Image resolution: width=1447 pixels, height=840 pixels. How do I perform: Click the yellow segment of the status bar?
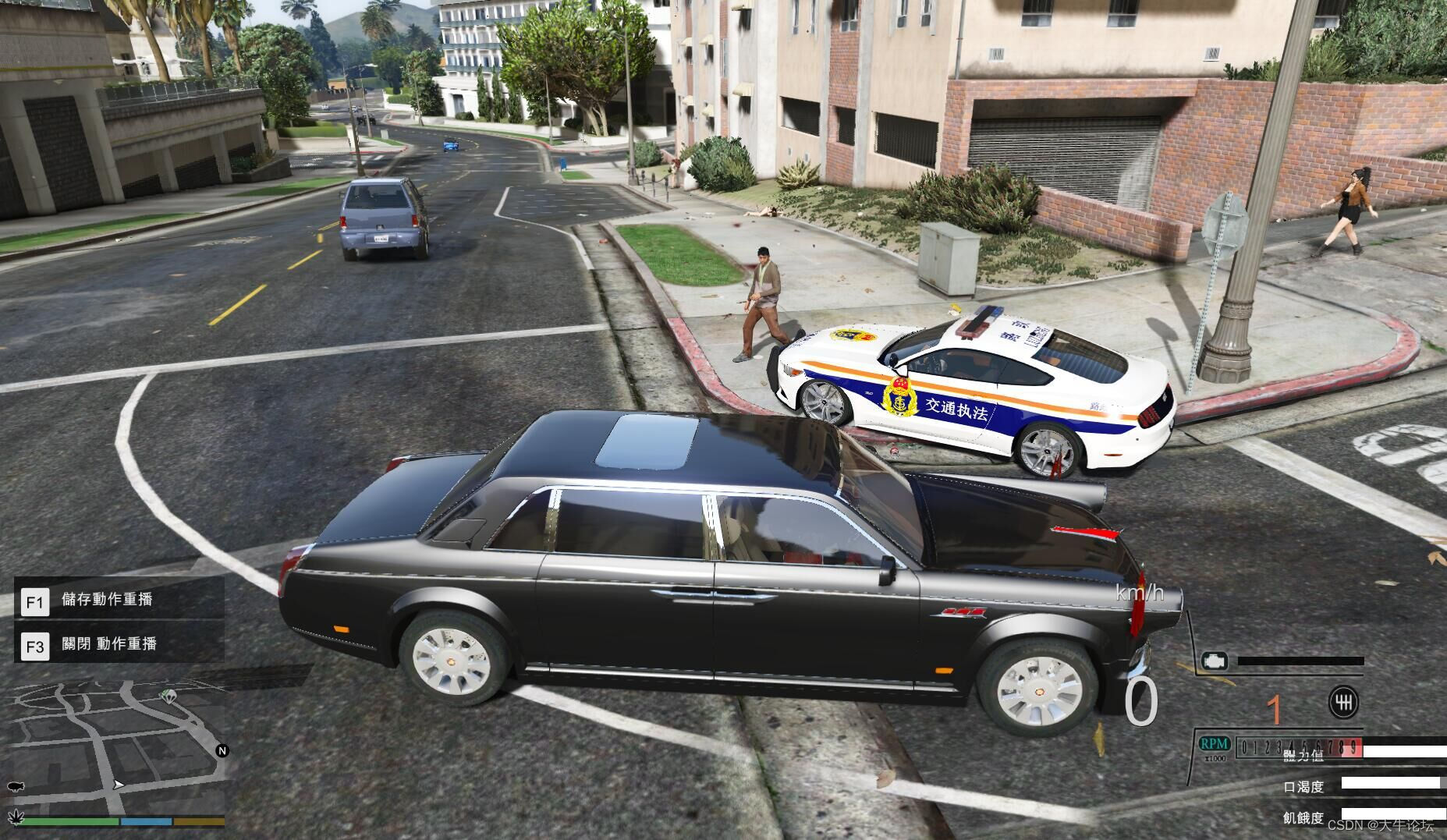tap(198, 821)
